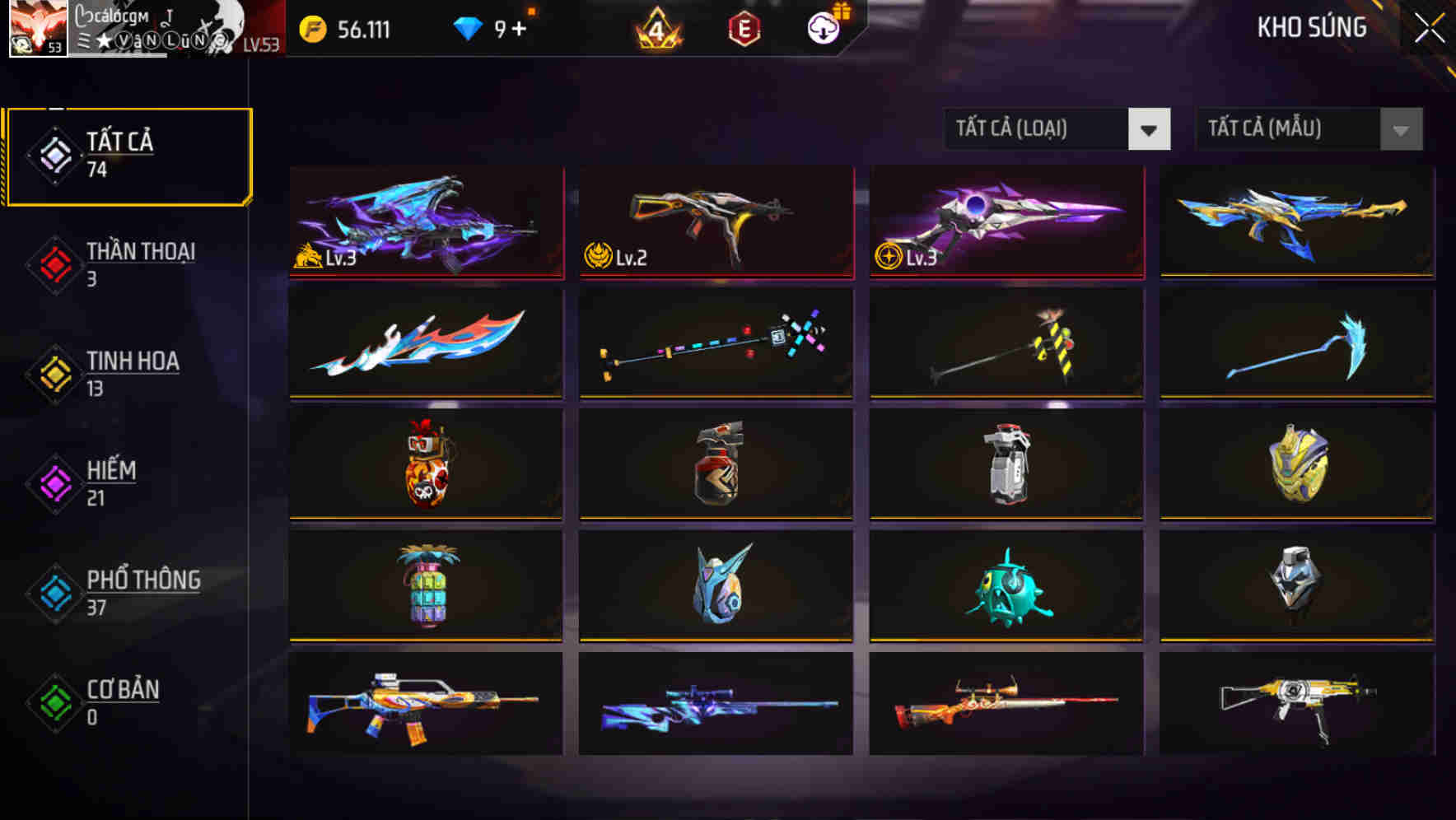This screenshot has height=820, width=1456.
Task: Click the arrow on the LOẠI filter dropdown
Action: [1150, 129]
